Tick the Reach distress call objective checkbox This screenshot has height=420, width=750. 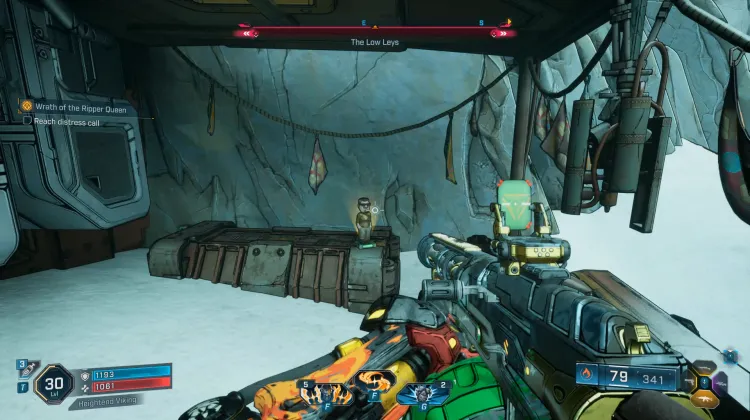click(x=27, y=120)
